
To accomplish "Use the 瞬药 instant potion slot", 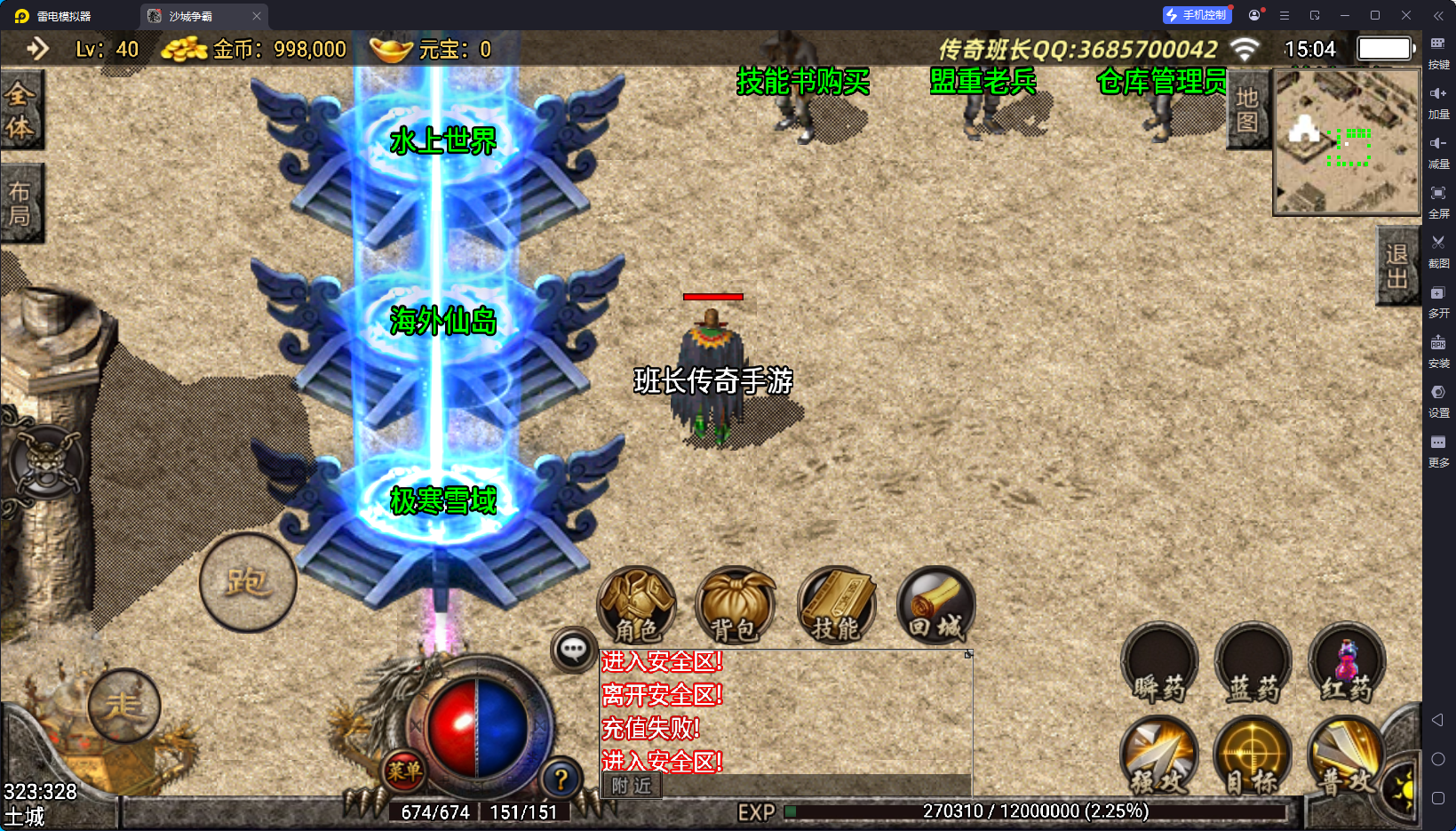I will click(x=1159, y=664).
